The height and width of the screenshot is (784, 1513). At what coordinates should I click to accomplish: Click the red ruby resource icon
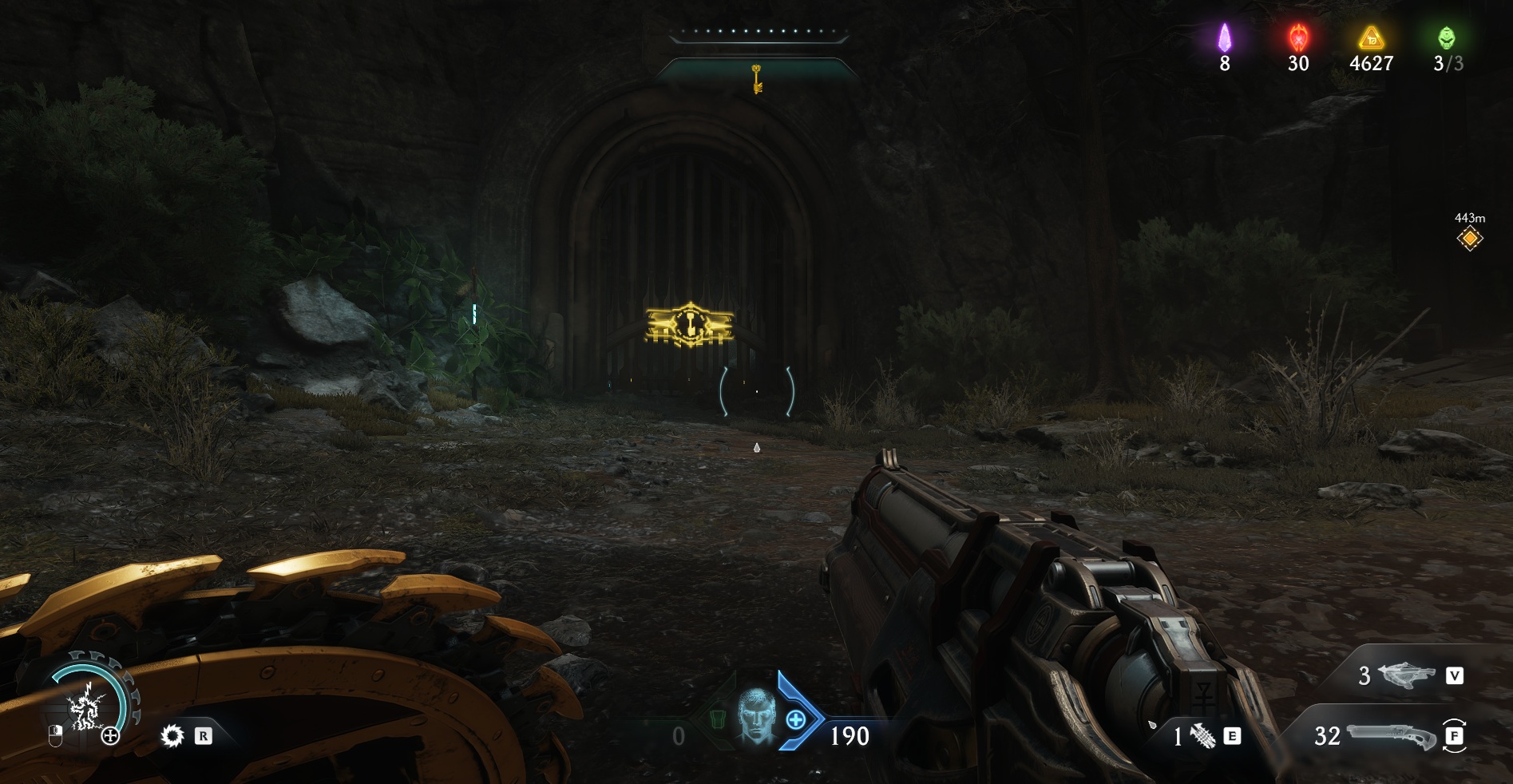[1298, 38]
